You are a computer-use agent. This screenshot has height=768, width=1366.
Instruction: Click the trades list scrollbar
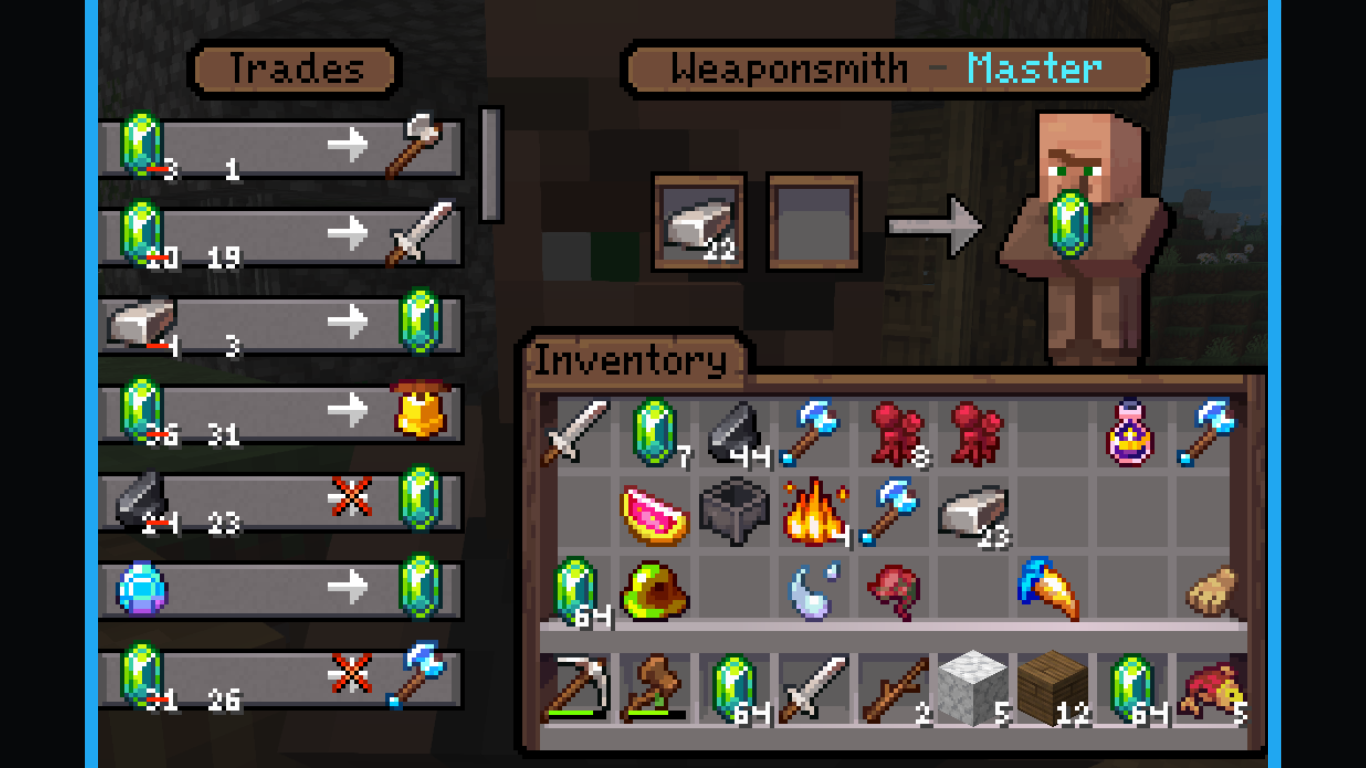490,165
